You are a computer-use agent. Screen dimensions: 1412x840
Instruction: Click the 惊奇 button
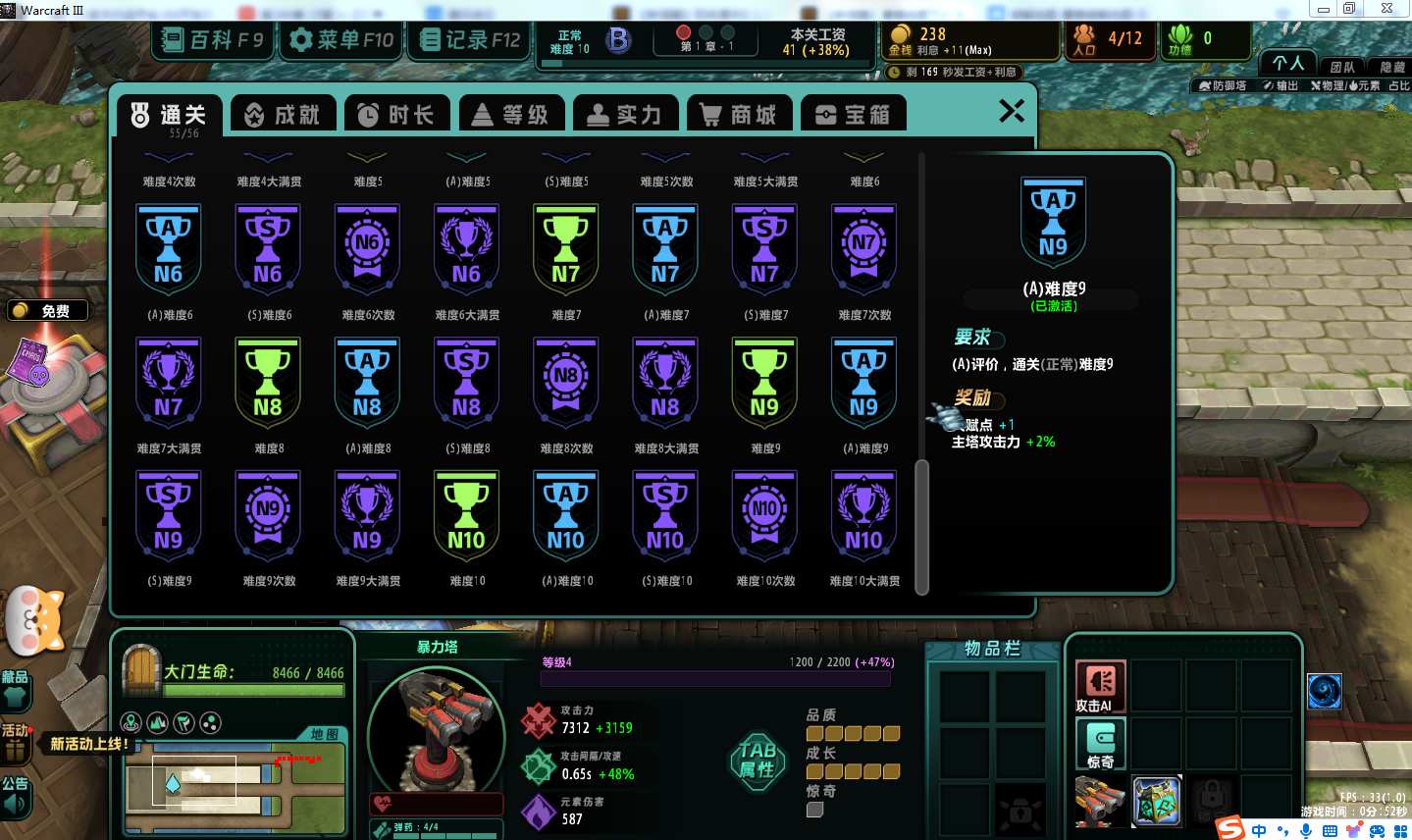1100,743
